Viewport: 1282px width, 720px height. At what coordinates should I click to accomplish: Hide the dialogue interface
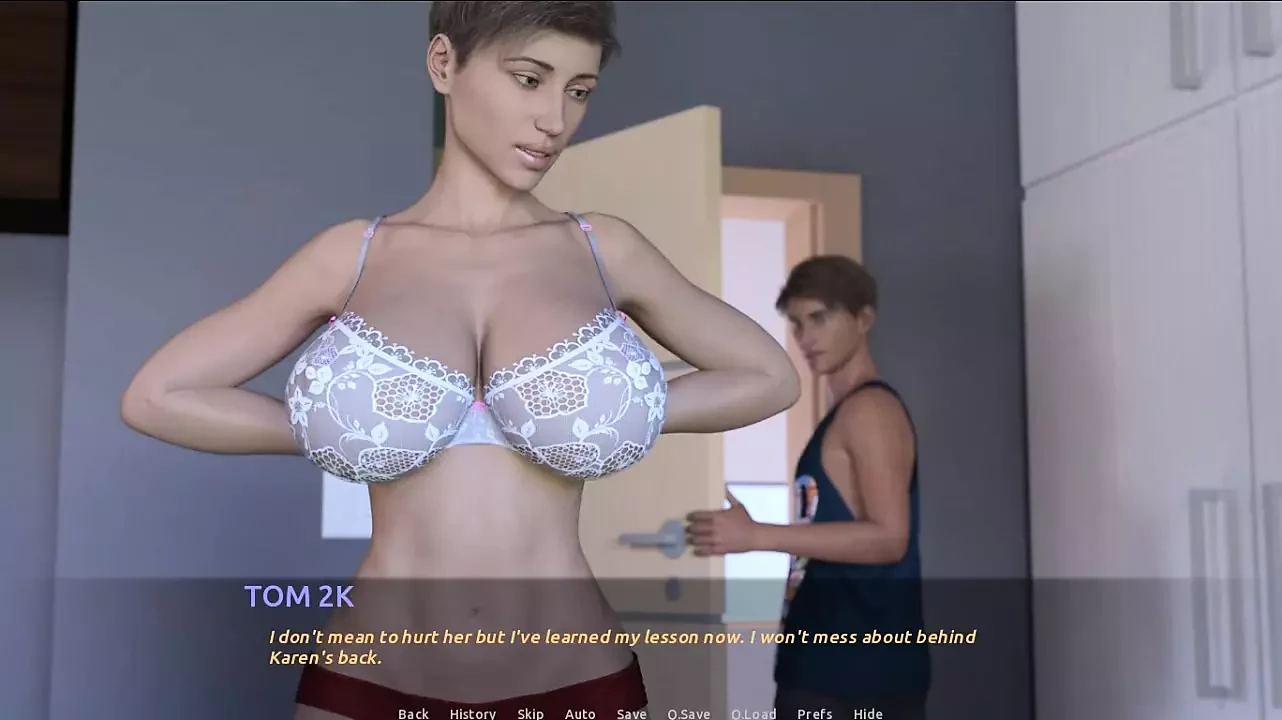867,713
